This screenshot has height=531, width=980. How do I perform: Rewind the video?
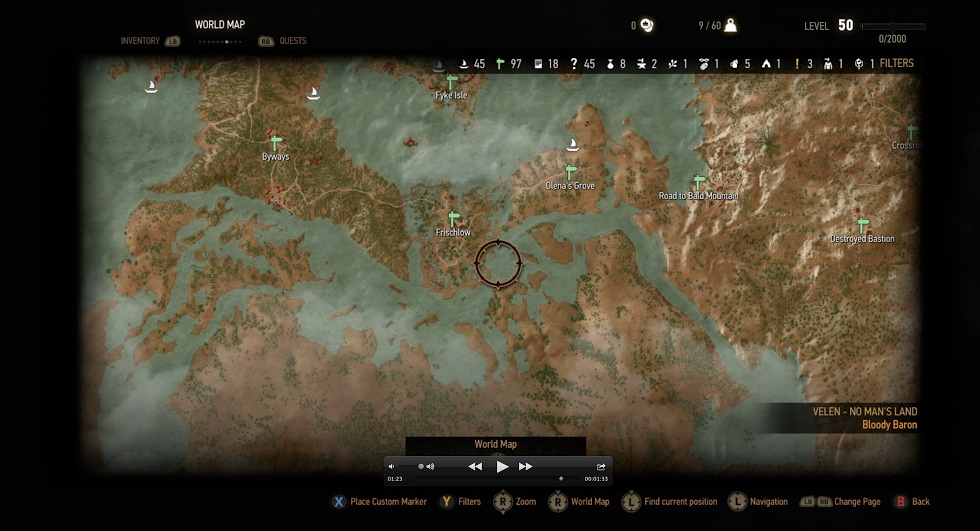click(x=475, y=466)
